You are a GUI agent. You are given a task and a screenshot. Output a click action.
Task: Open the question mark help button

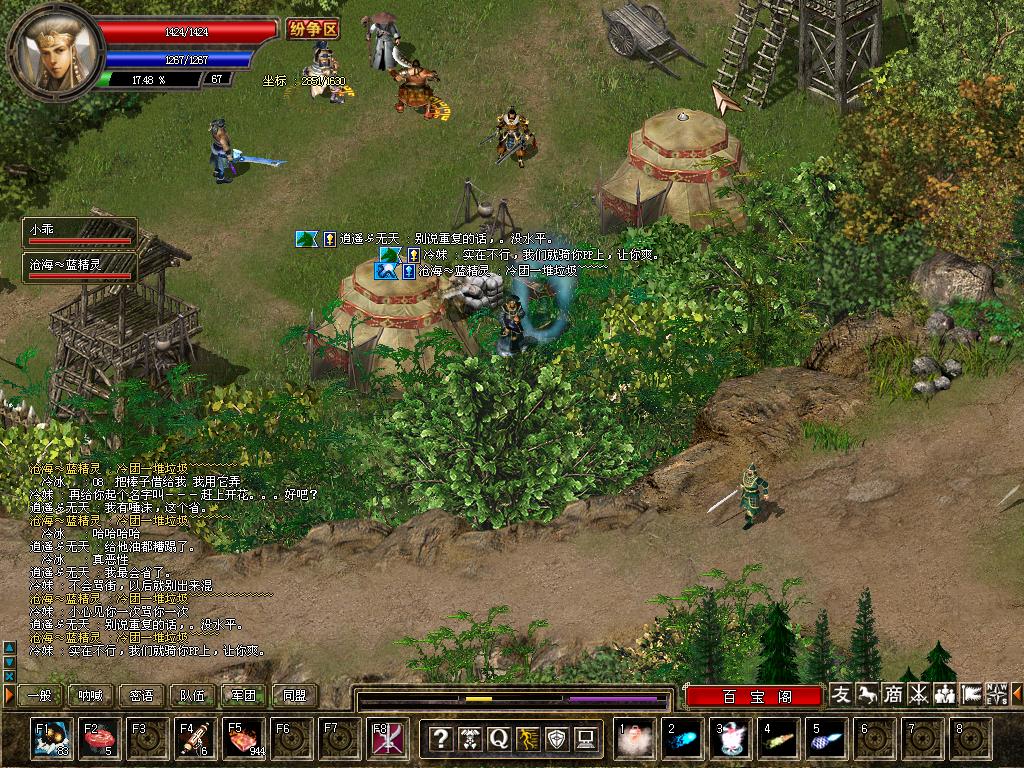[x=440, y=739]
